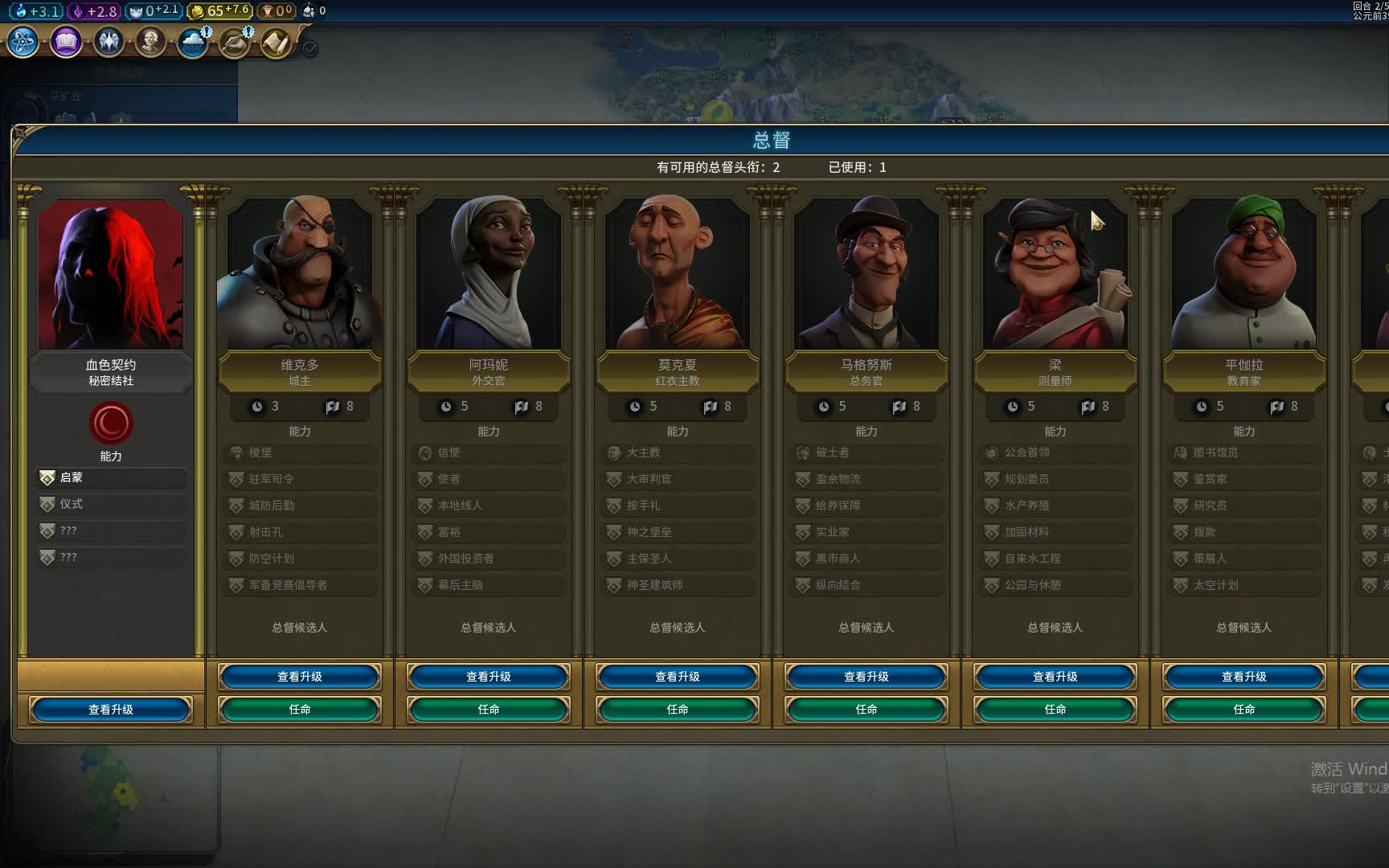Click the scroll icon in top toolbar
Image resolution: width=1389 pixels, height=868 pixels.
276,42
